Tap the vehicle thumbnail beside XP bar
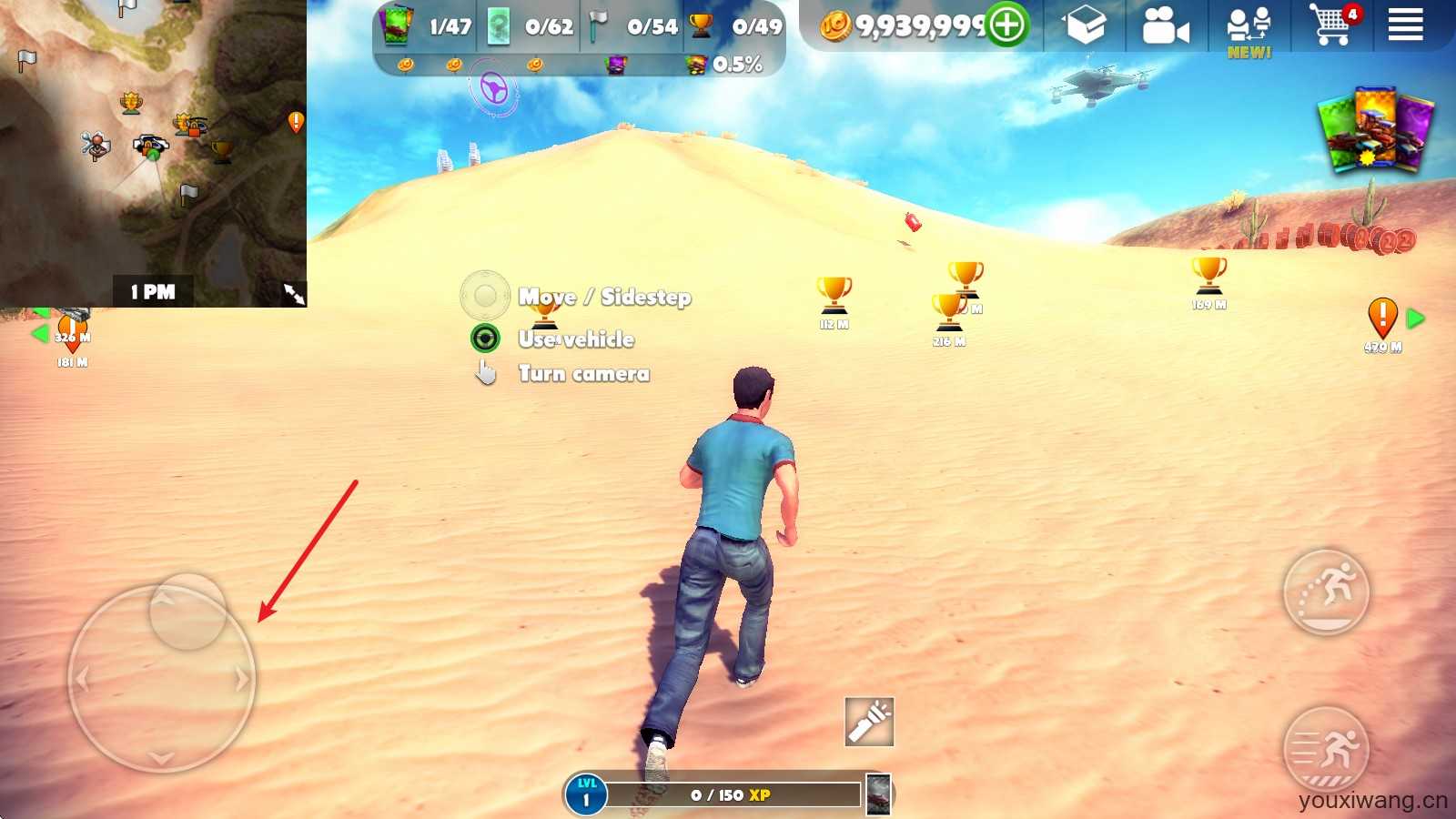Screen dimensions: 1456x819 point(878,794)
